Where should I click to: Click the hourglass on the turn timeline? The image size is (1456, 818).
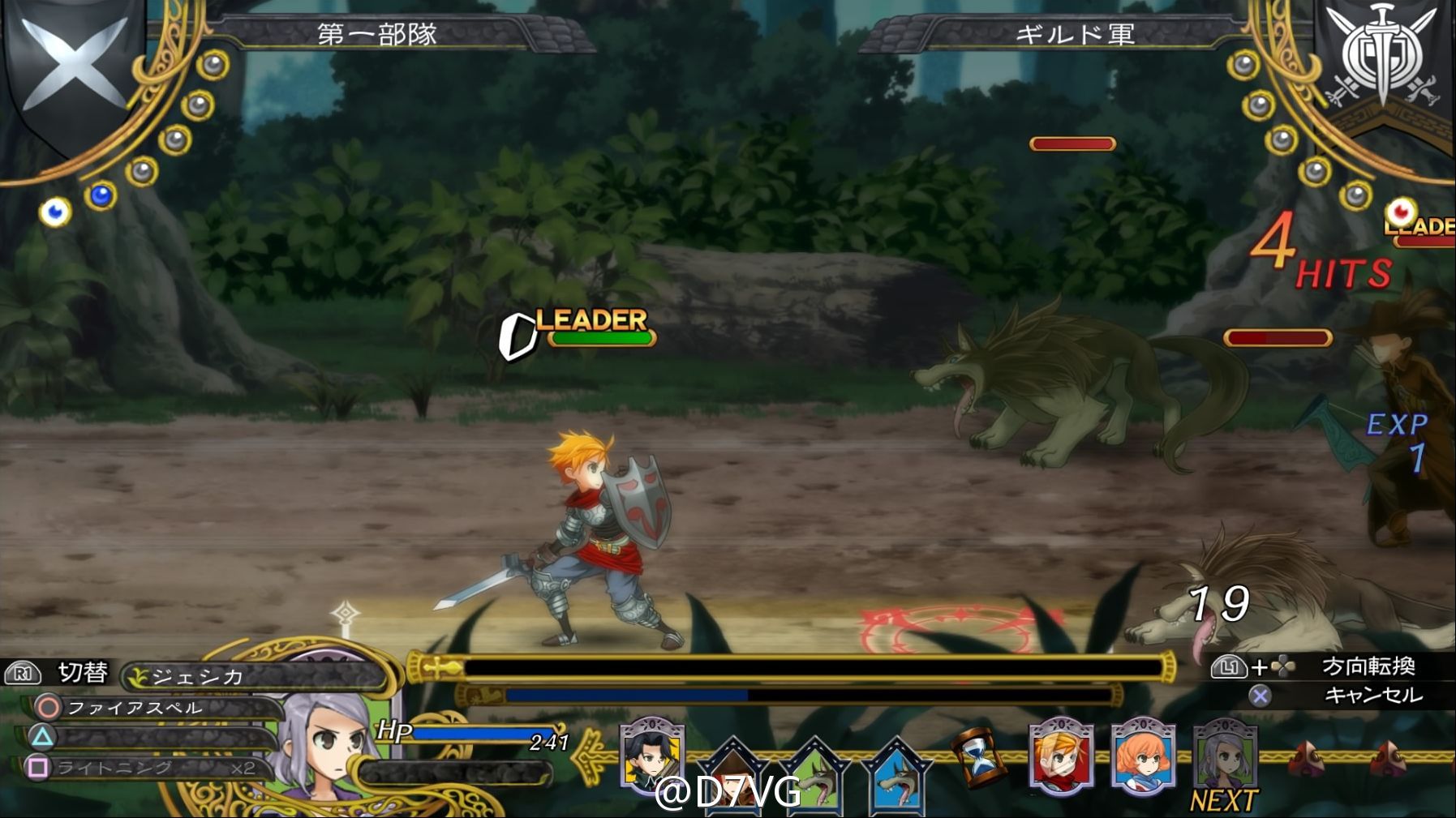[980, 757]
